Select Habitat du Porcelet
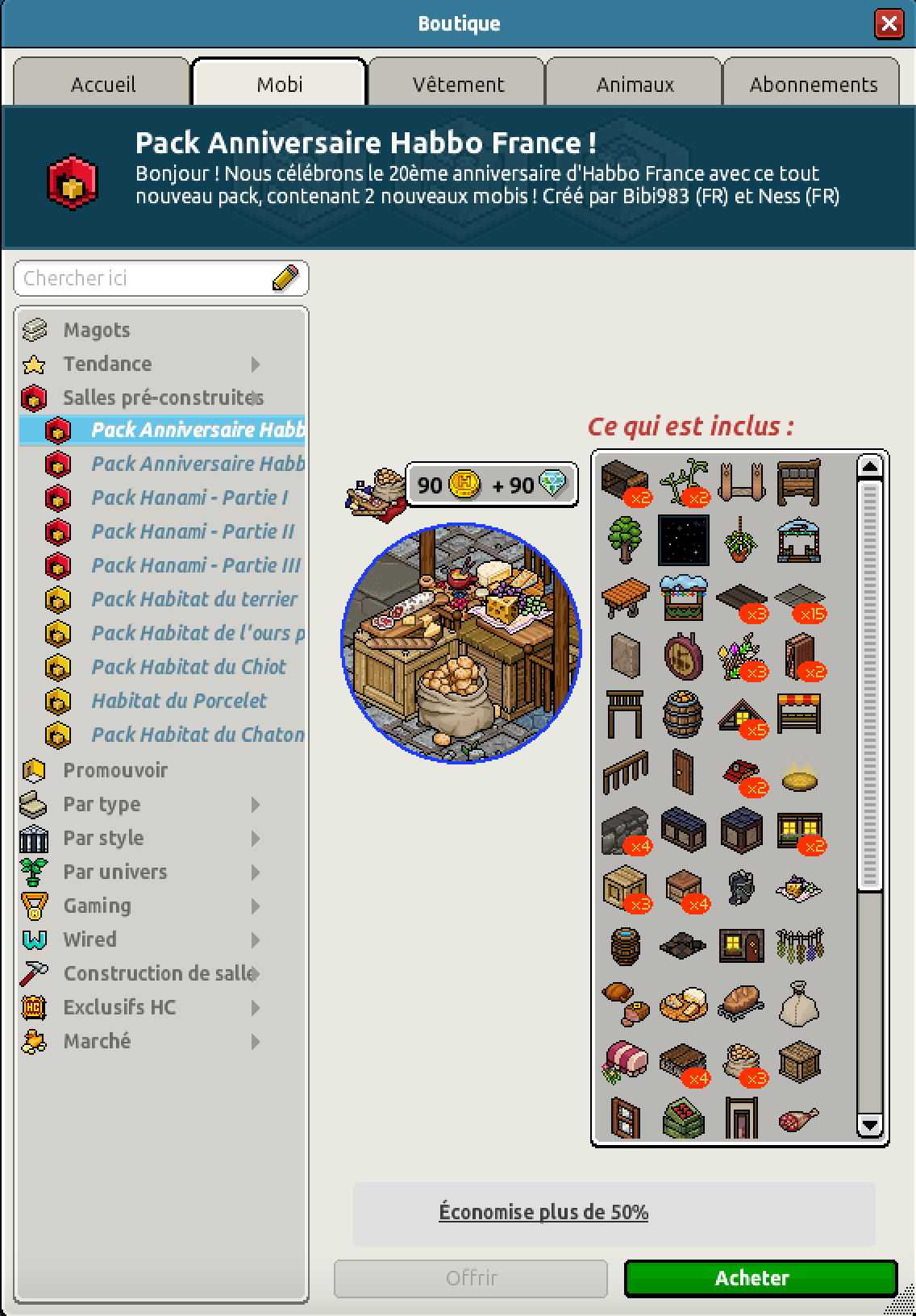 pyautogui.click(x=178, y=701)
